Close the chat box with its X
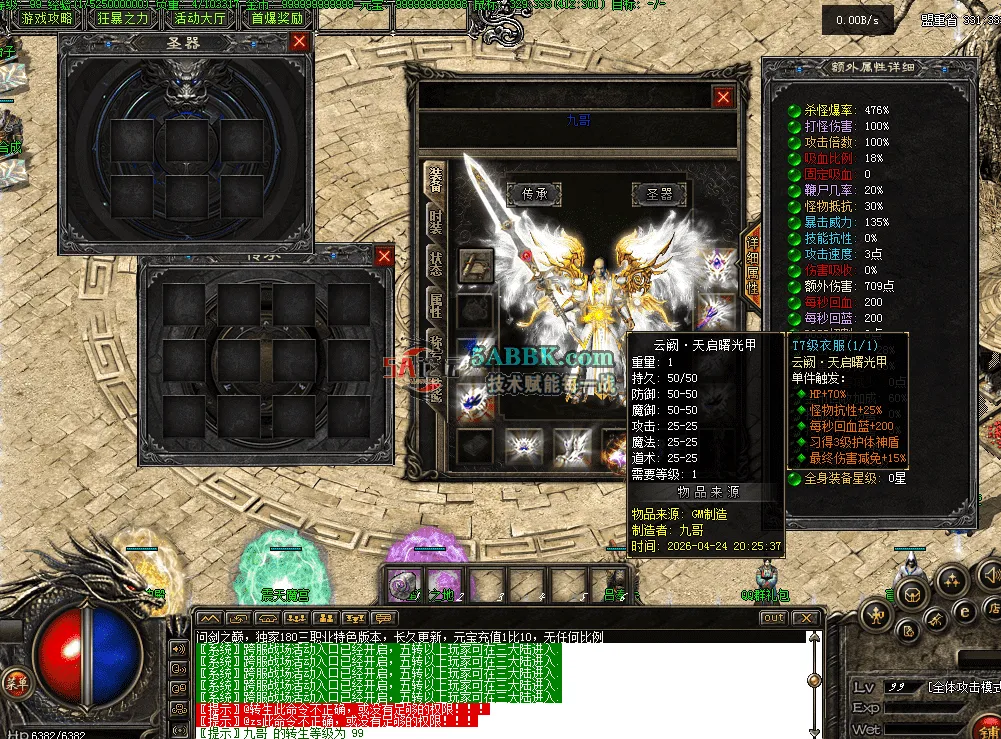This screenshot has width=1001, height=739. [805, 618]
